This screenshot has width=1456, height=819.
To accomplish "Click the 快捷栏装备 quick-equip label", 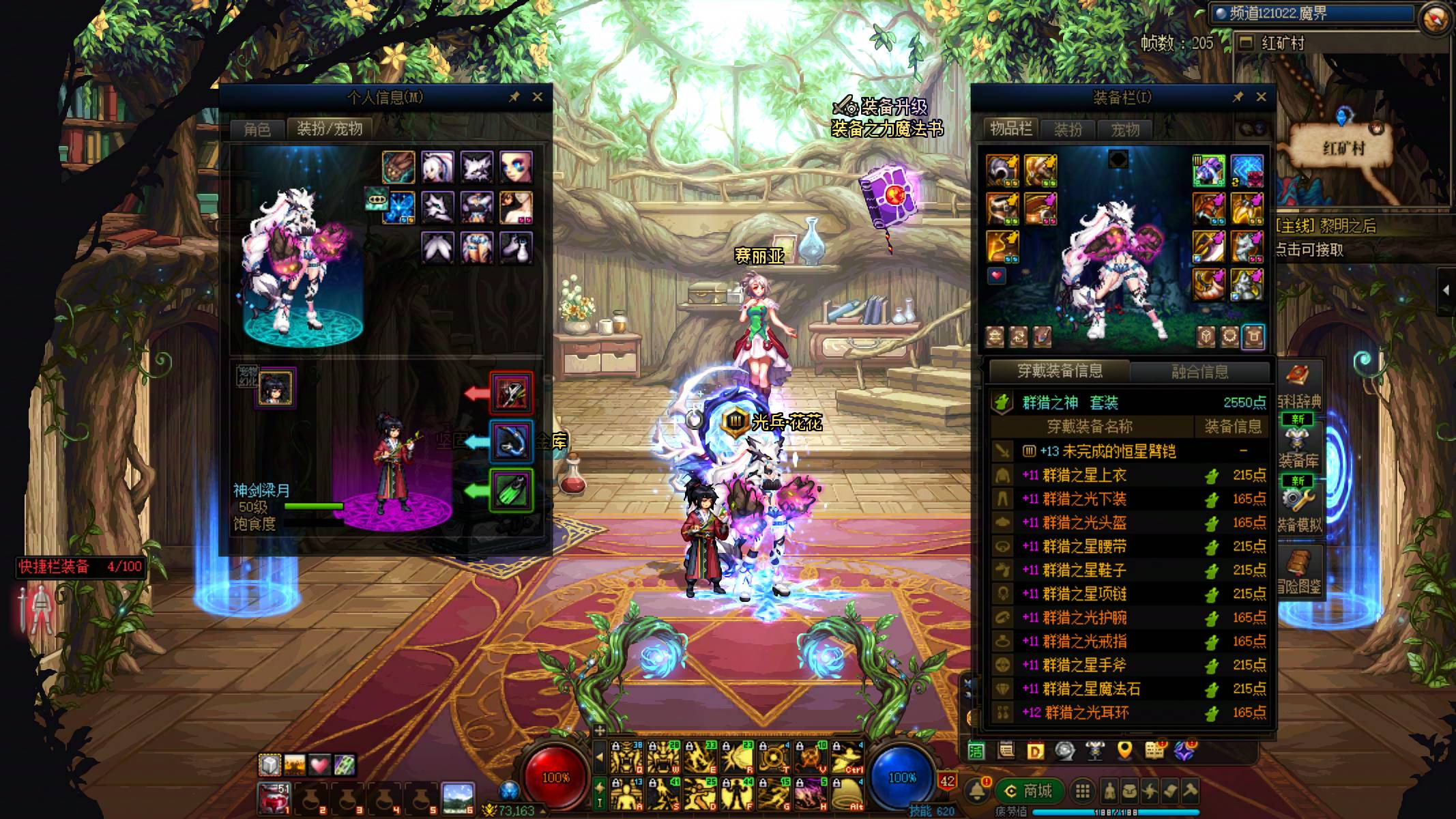I will point(54,566).
